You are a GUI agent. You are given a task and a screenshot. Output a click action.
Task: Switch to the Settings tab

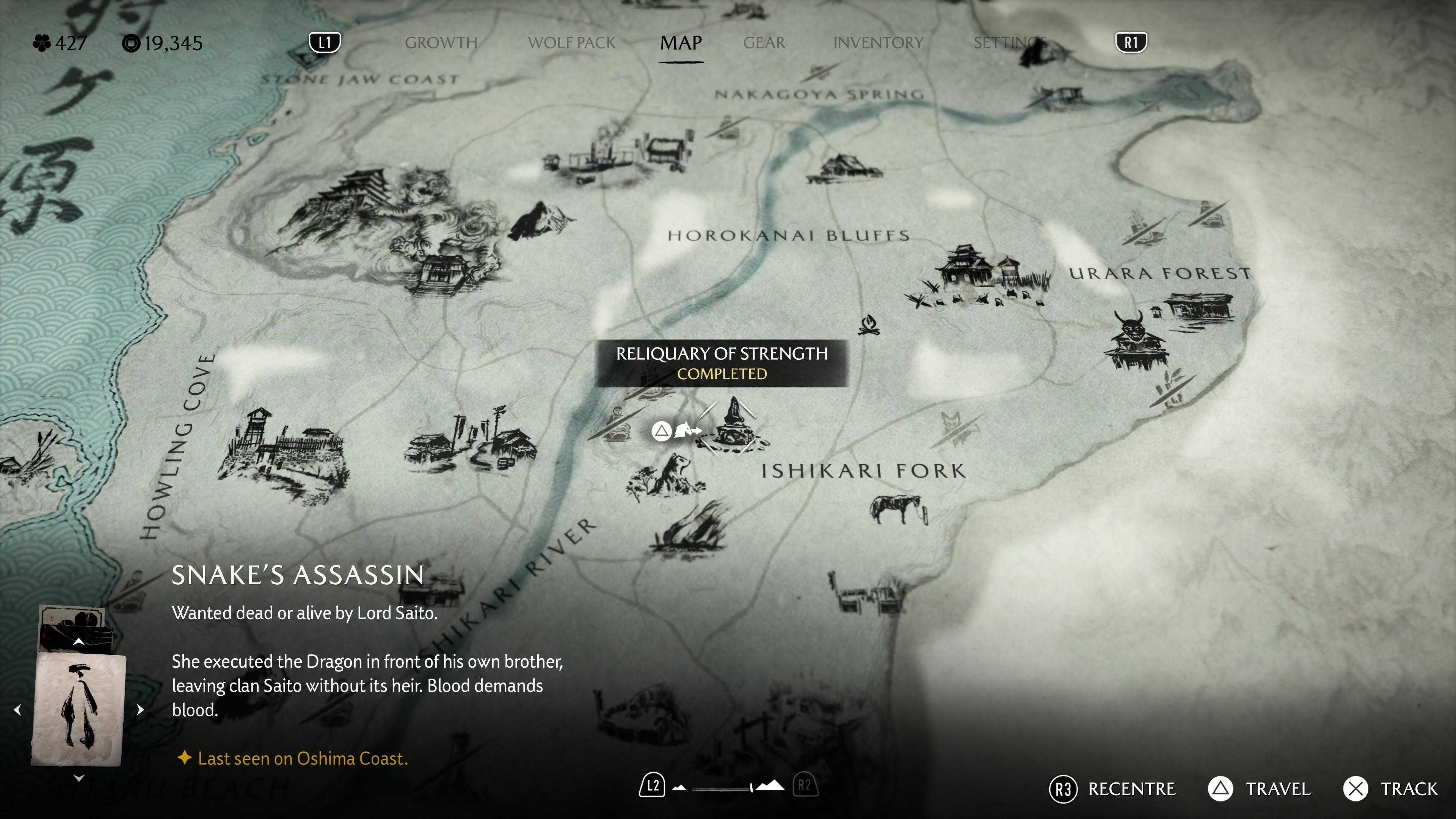(1009, 43)
